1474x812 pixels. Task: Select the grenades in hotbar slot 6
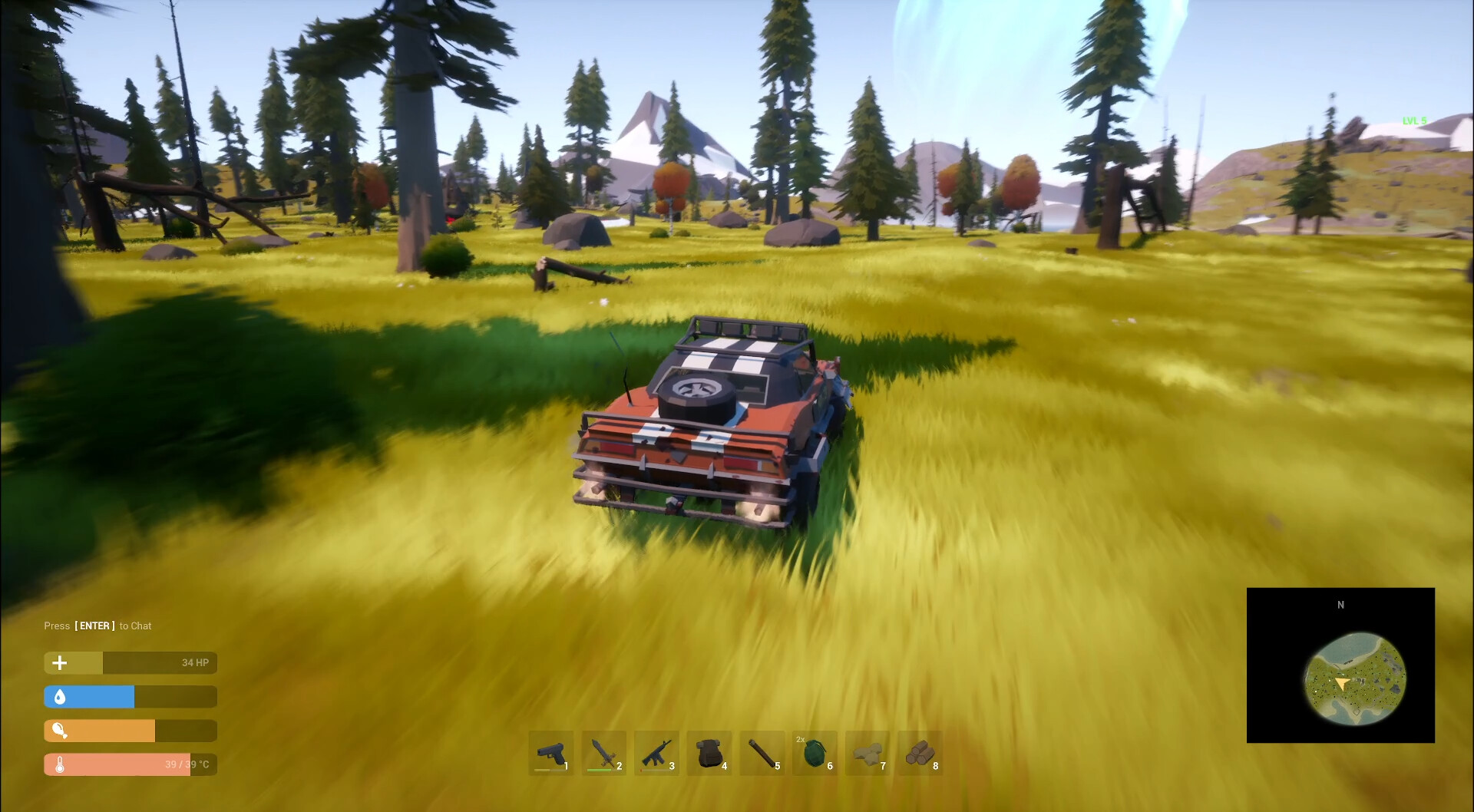[x=816, y=754]
